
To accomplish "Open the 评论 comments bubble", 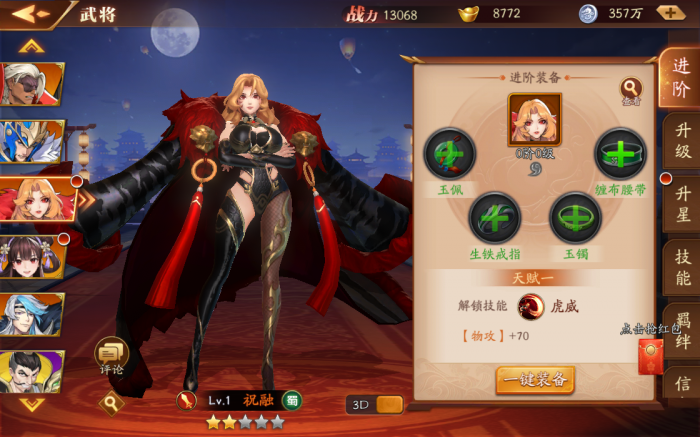I will pyautogui.click(x=111, y=355).
